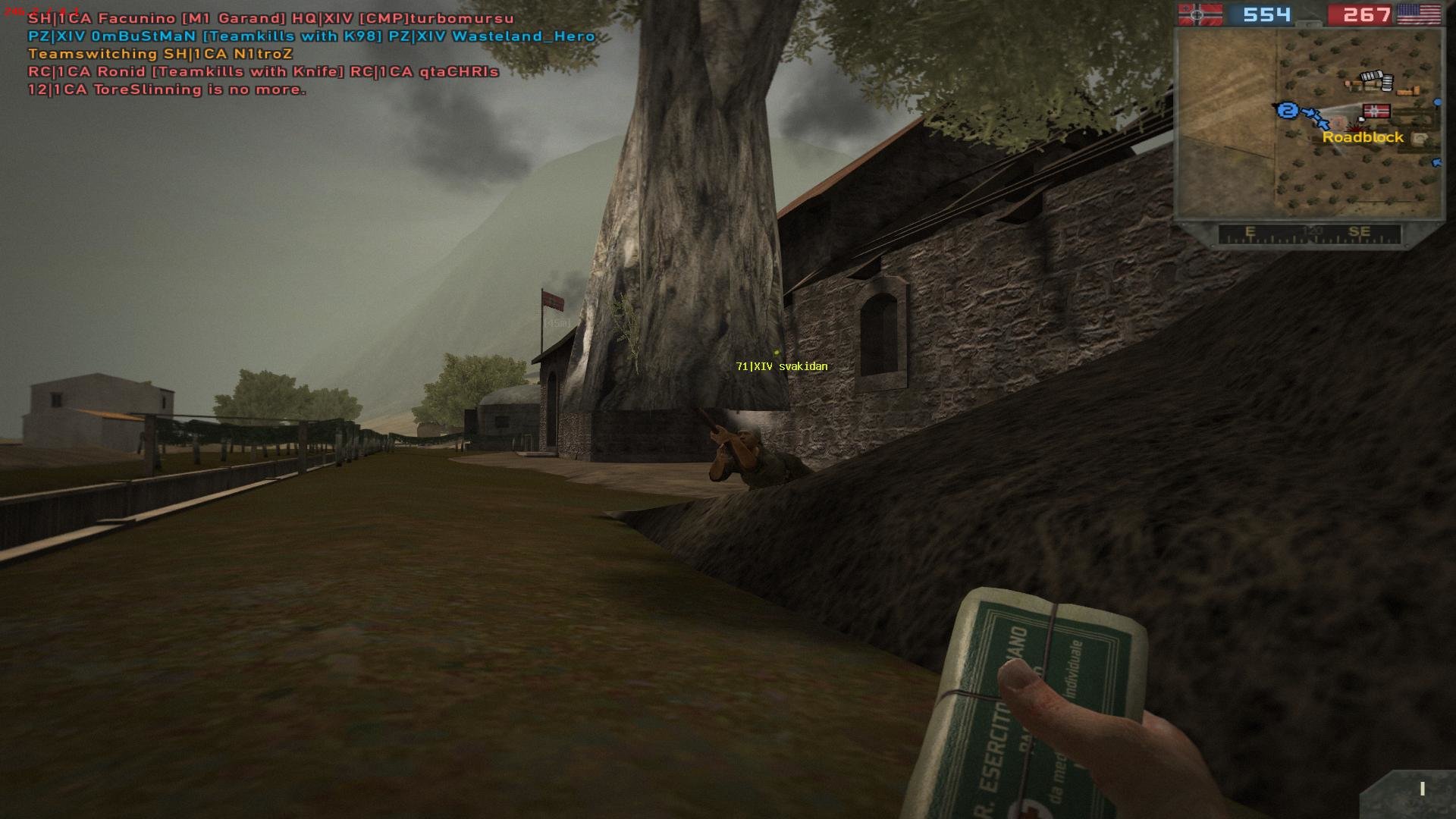
Task: Click the American team flag icon
Action: tap(1419, 14)
